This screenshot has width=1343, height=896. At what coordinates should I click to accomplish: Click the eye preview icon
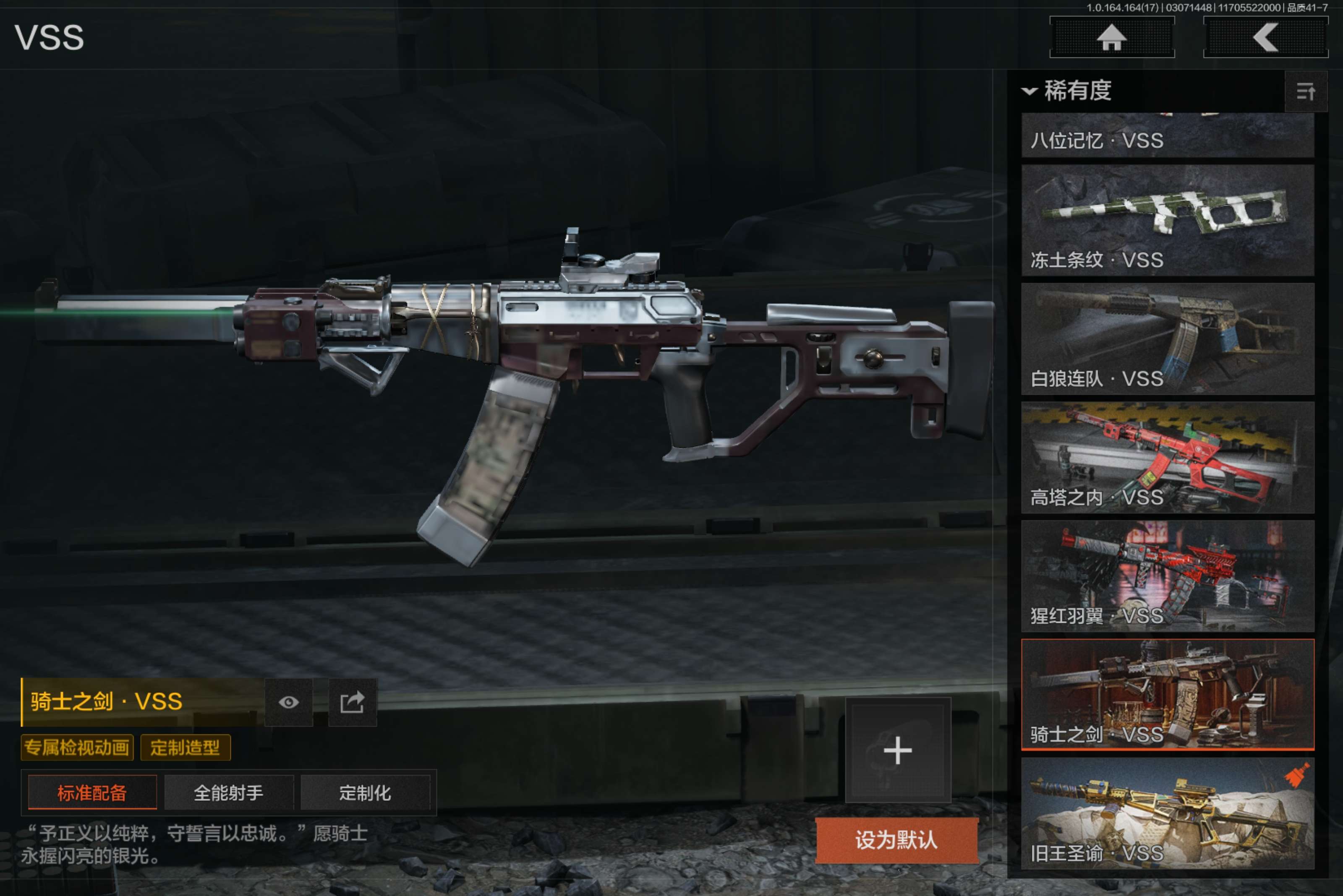point(289,702)
